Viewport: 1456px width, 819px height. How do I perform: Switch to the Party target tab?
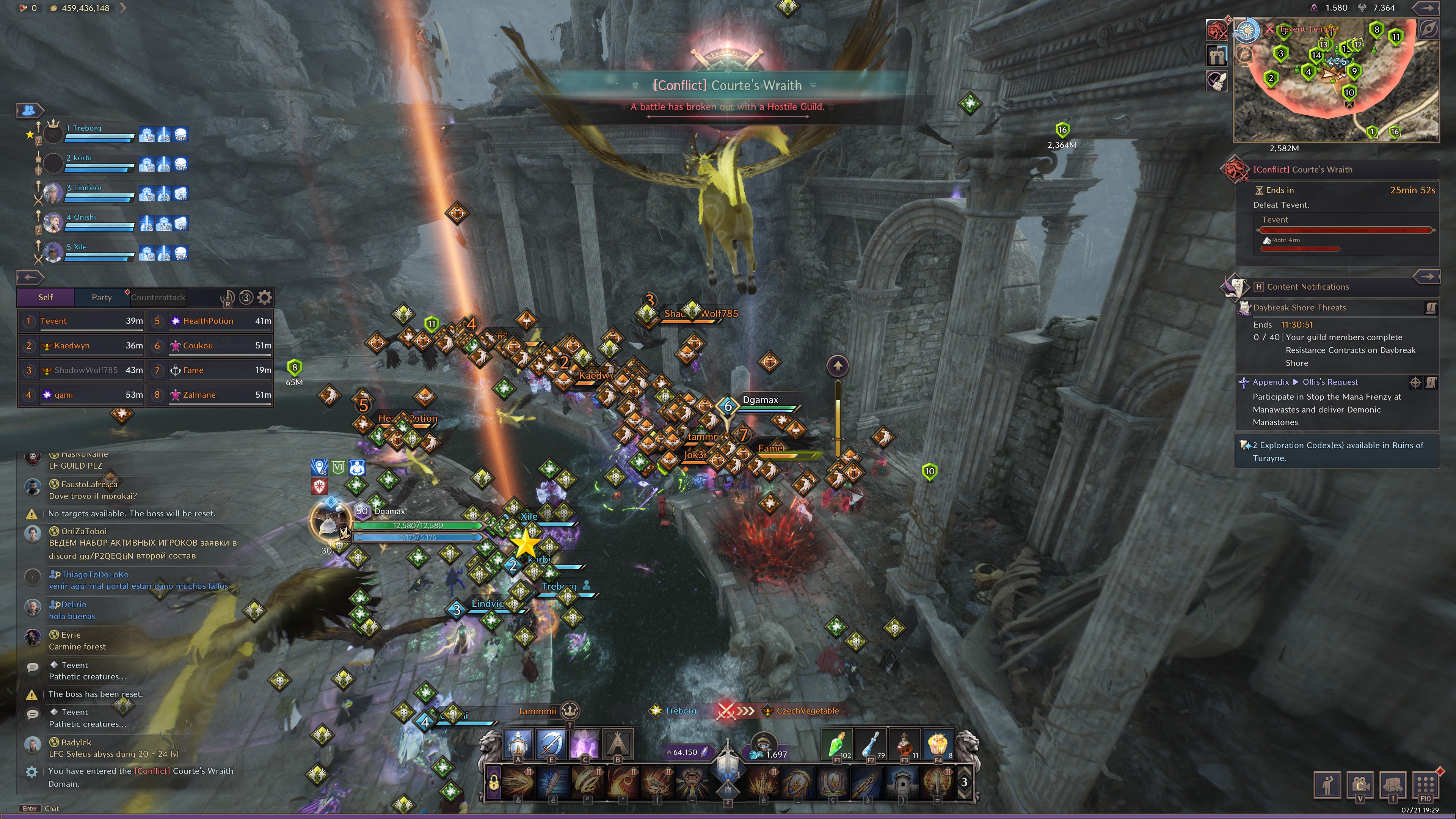[102, 297]
